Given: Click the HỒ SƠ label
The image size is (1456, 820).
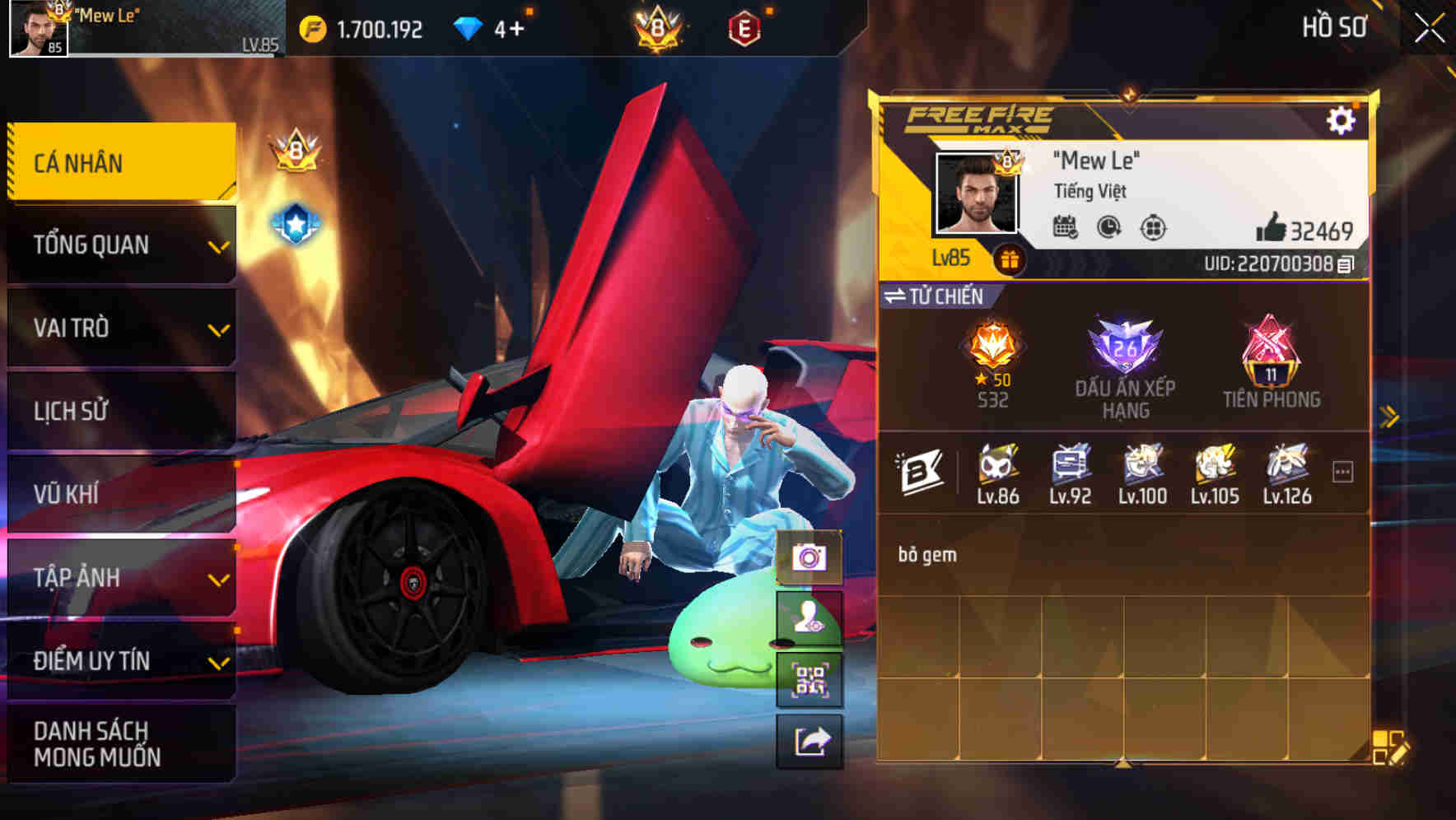Looking at the screenshot, I should point(1335,27).
